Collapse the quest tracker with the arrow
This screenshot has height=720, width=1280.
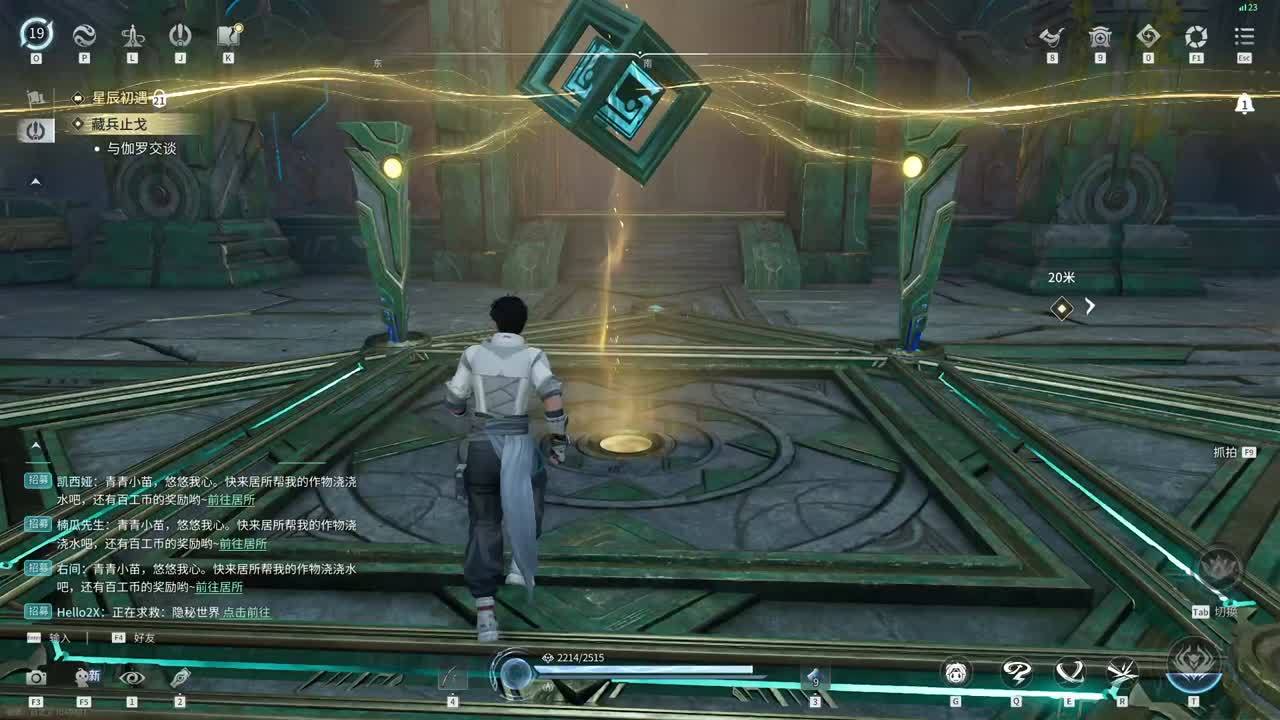point(35,182)
